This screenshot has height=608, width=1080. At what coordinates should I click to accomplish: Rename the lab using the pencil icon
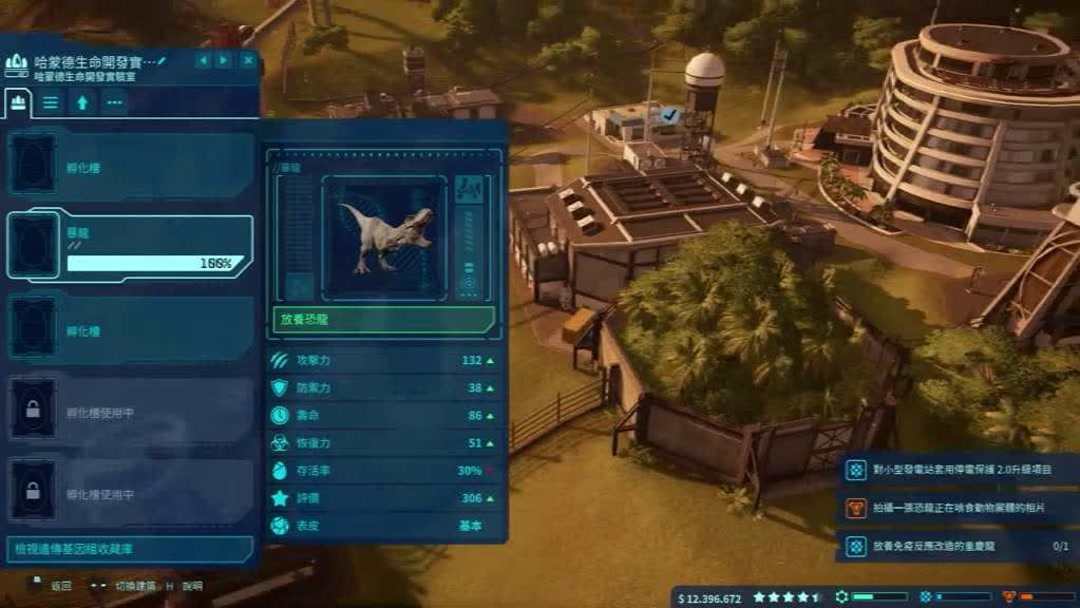point(162,61)
